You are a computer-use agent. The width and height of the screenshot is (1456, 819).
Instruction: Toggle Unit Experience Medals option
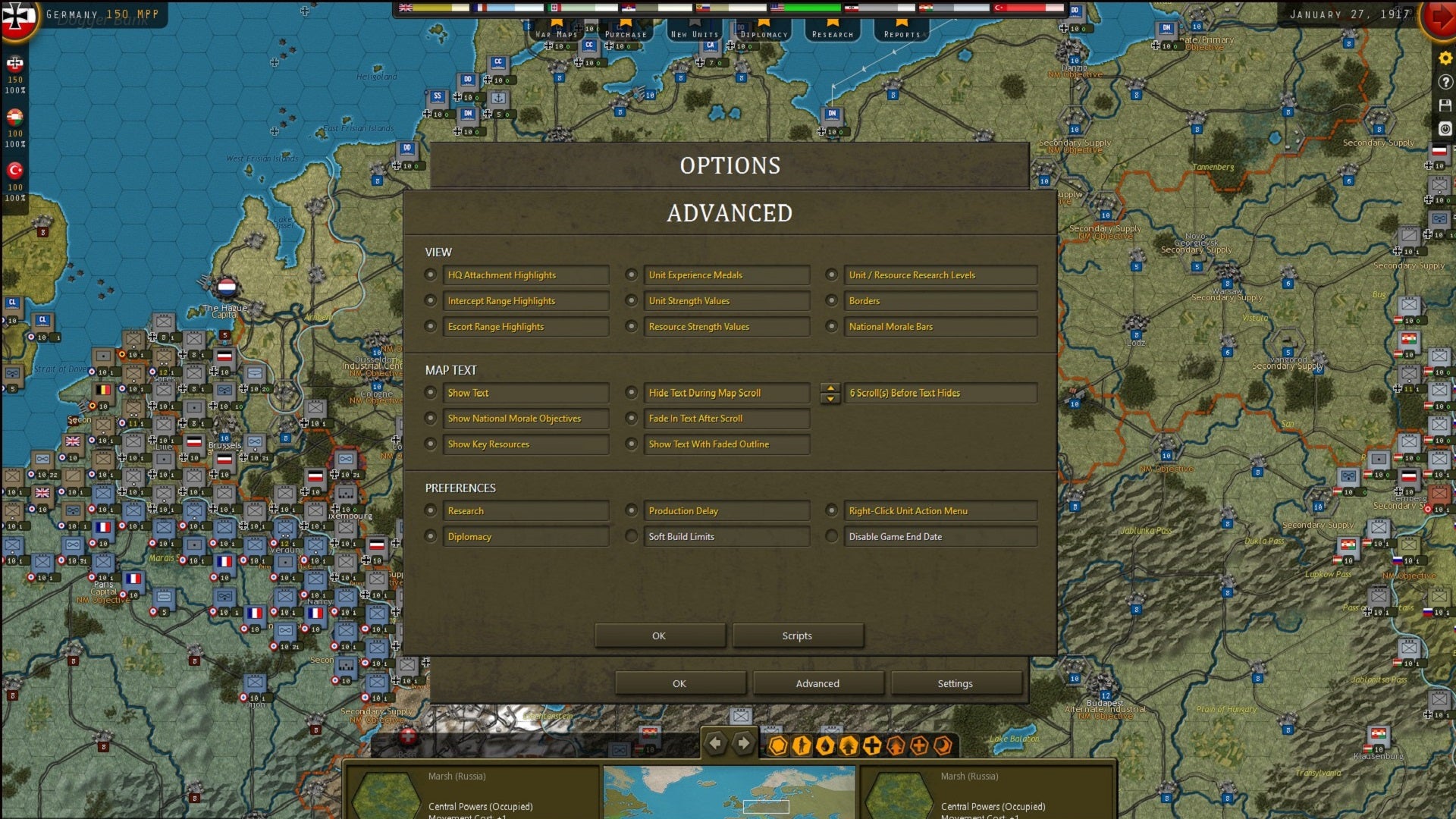click(x=631, y=275)
